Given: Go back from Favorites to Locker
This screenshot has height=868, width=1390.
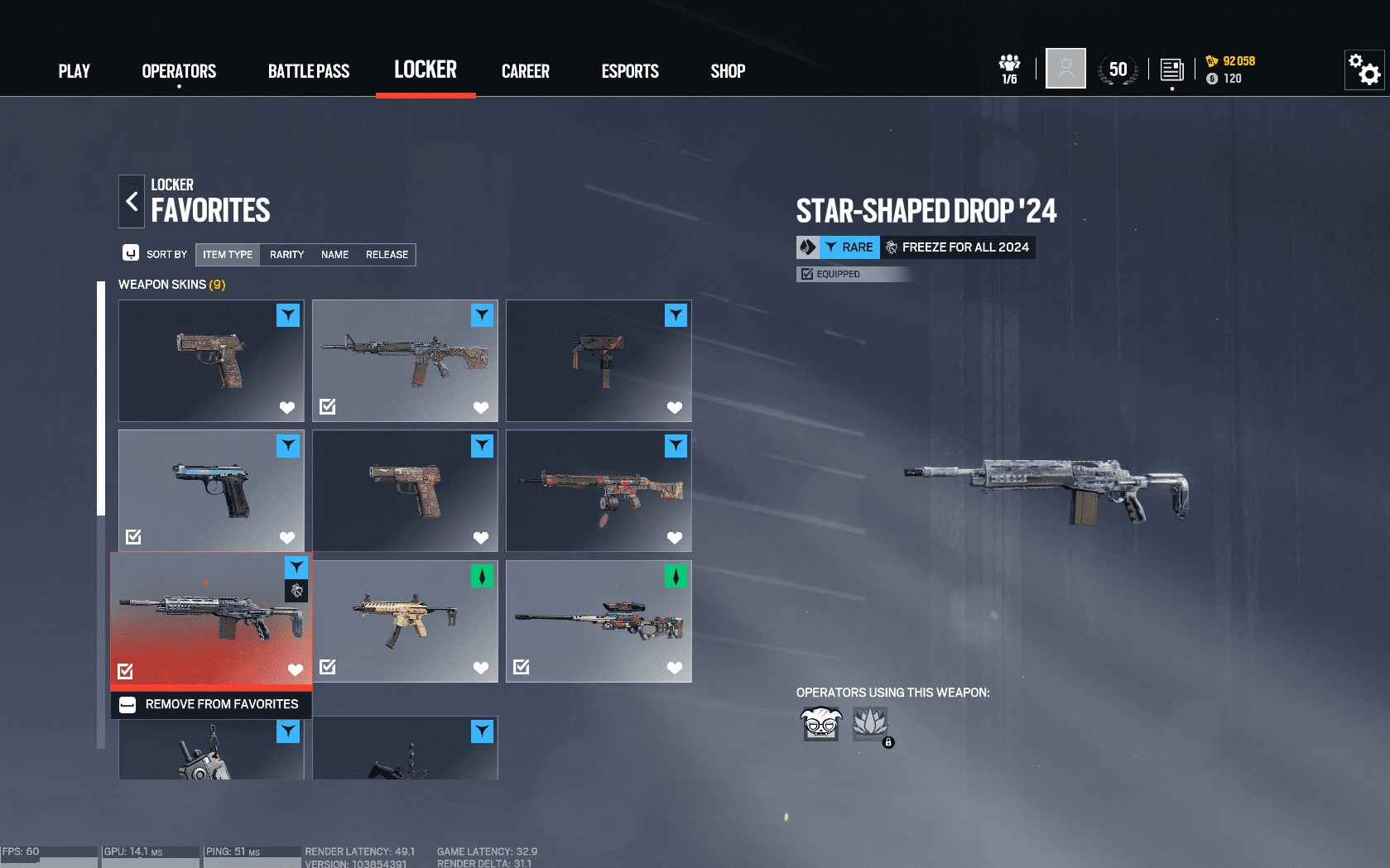Looking at the screenshot, I should pos(132,201).
